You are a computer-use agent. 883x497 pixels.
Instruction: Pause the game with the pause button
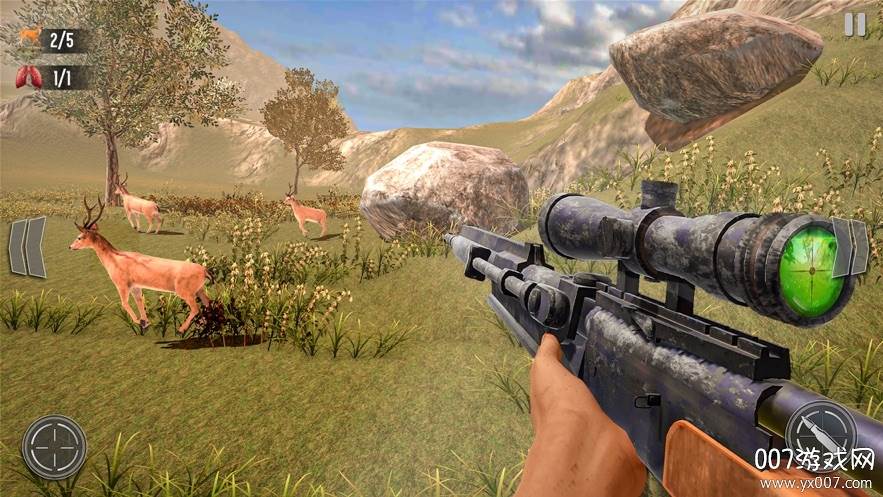pyautogui.click(x=855, y=25)
